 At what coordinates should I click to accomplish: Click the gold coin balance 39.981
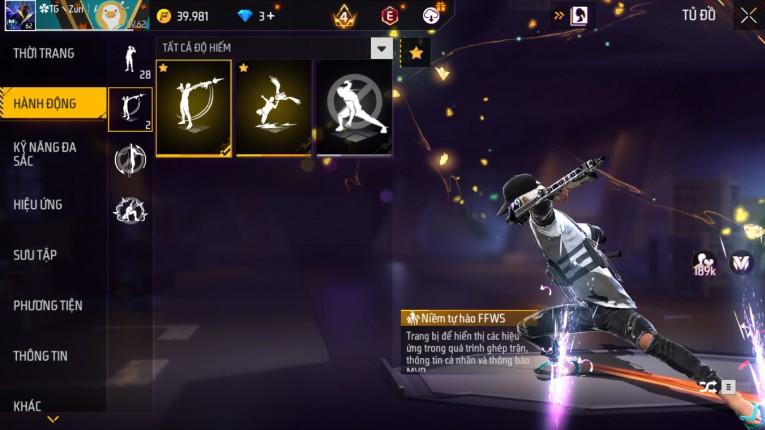click(183, 16)
